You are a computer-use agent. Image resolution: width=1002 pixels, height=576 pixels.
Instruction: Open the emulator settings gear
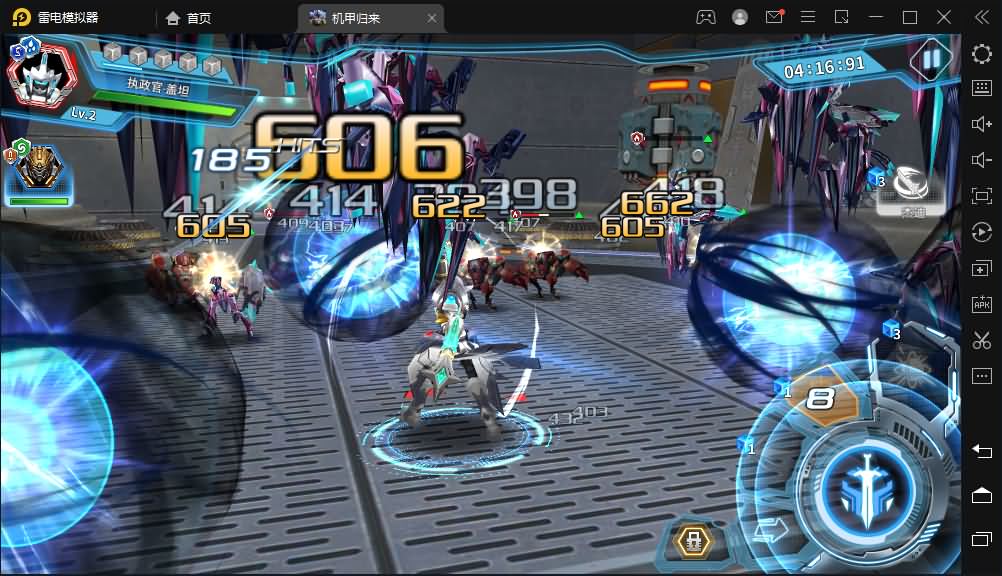click(x=981, y=54)
